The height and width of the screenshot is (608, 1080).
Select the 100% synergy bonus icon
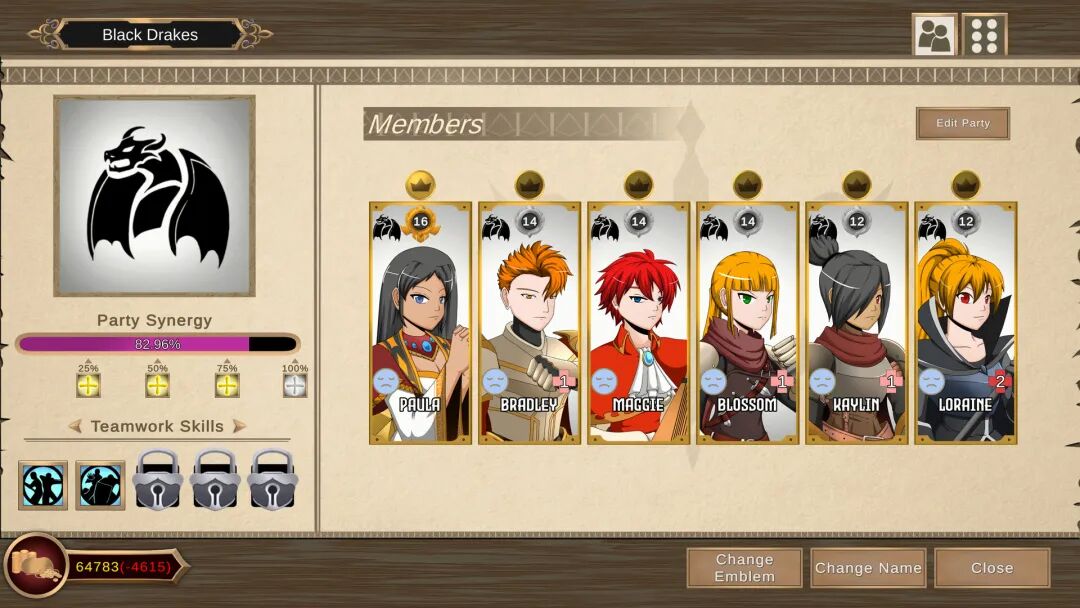[294, 386]
